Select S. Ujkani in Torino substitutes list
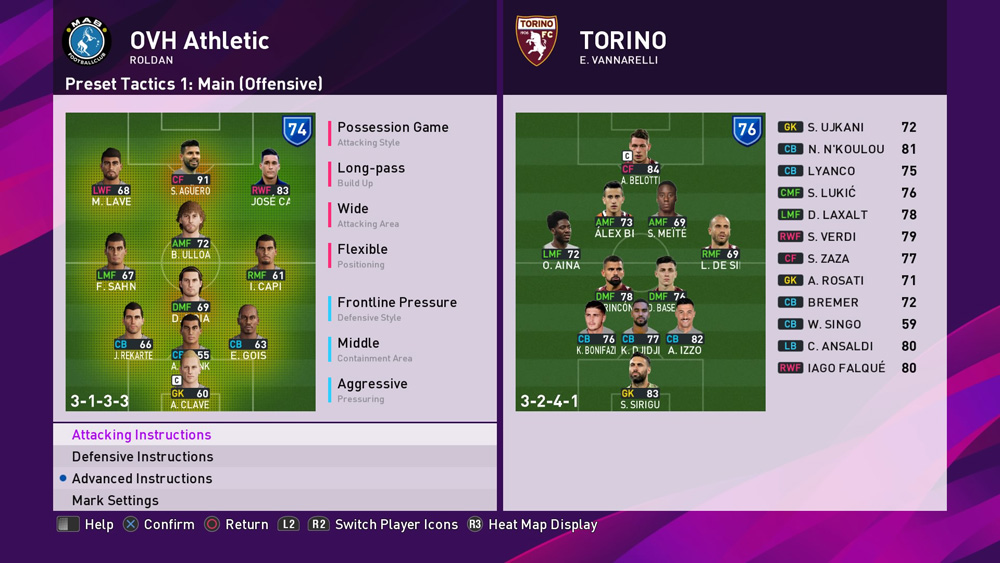1000x563 pixels. (x=835, y=128)
